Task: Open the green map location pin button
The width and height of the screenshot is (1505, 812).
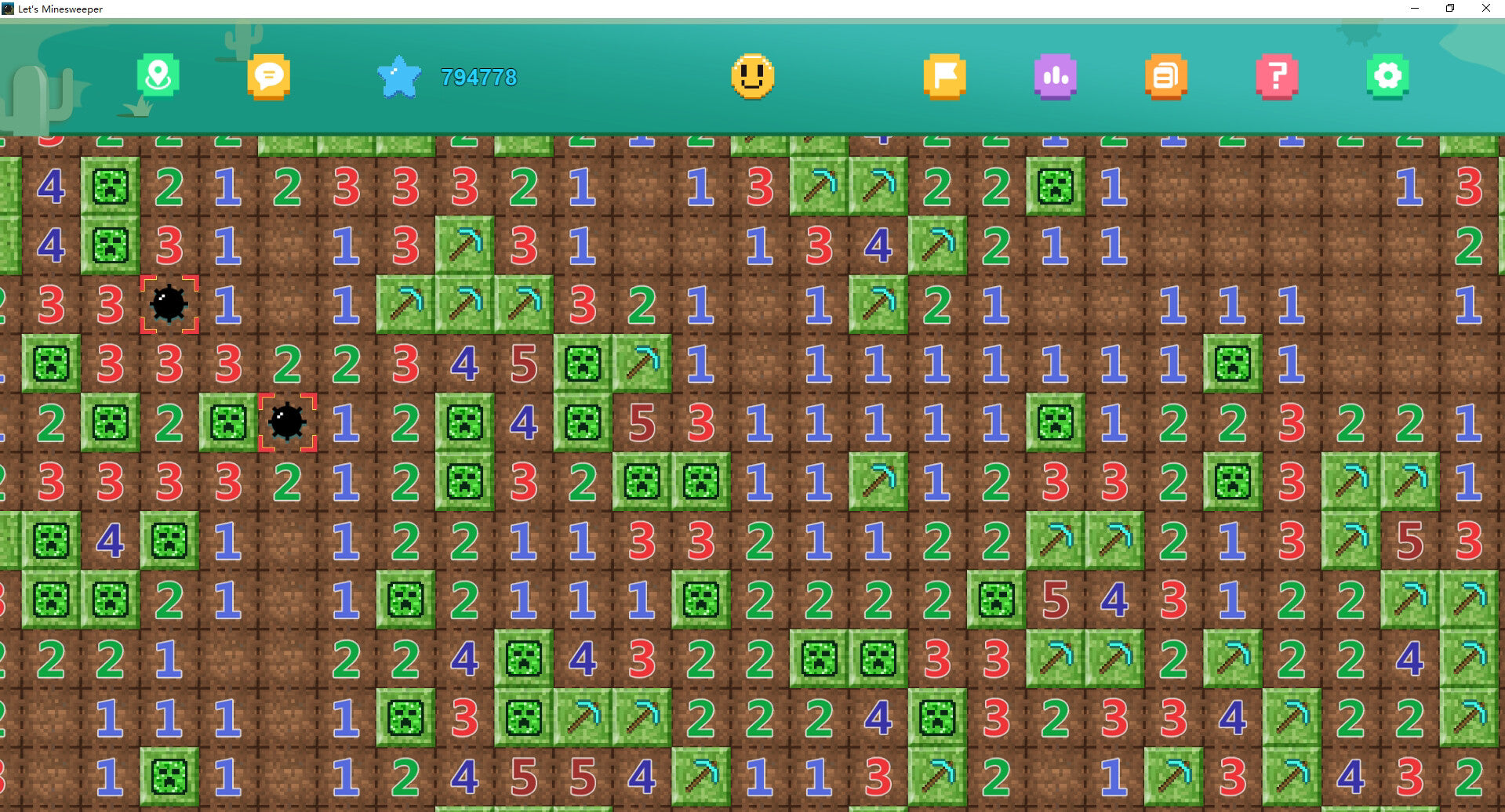Action: (158, 76)
